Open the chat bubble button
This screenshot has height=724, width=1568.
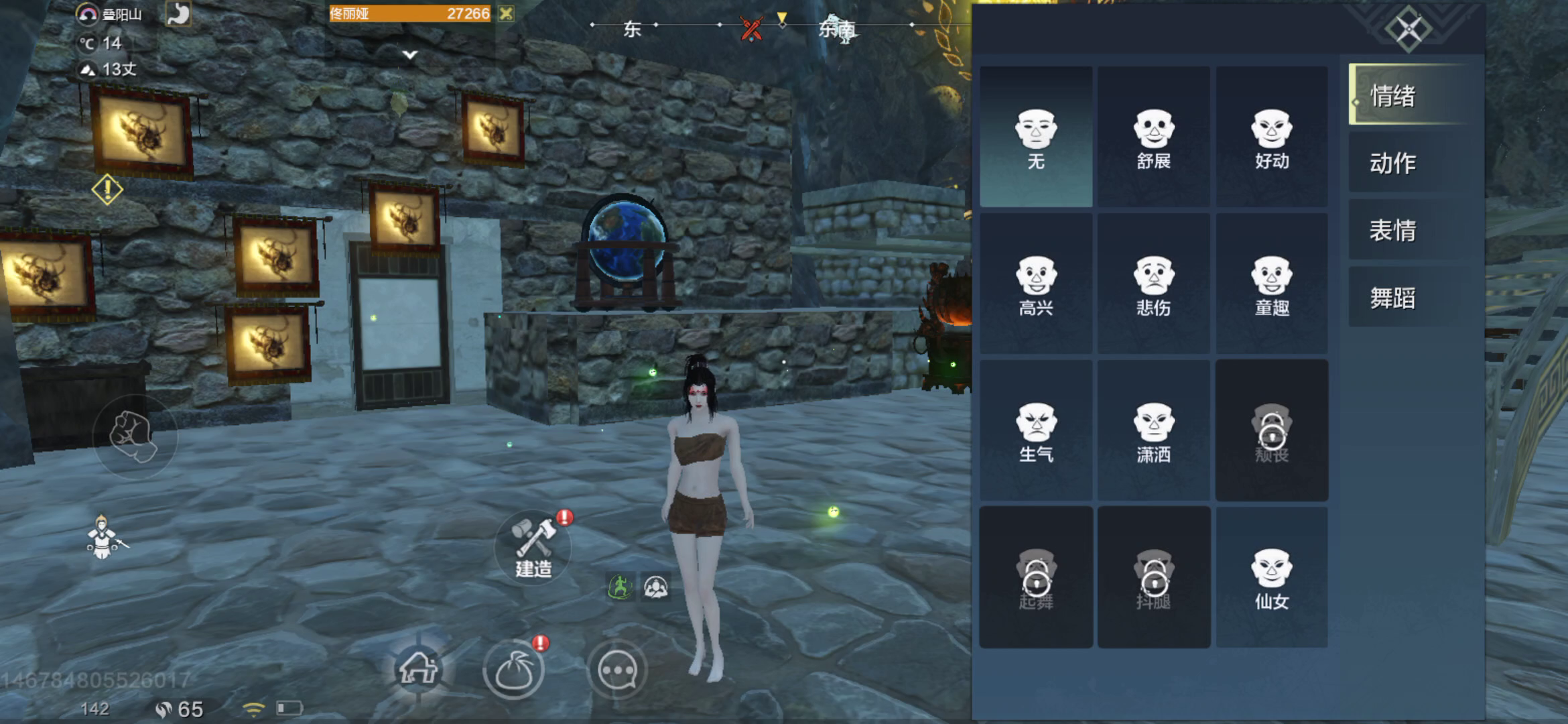[616, 669]
